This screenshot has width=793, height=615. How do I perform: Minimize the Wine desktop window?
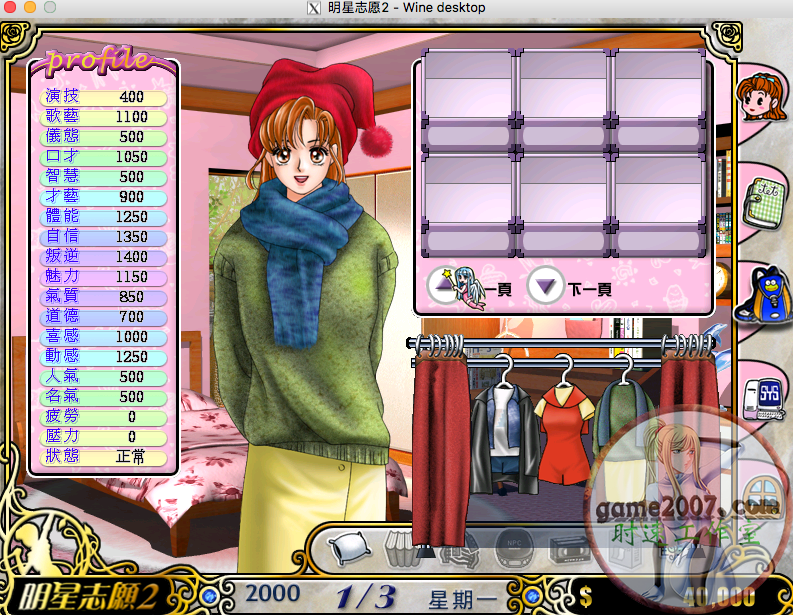(29, 8)
